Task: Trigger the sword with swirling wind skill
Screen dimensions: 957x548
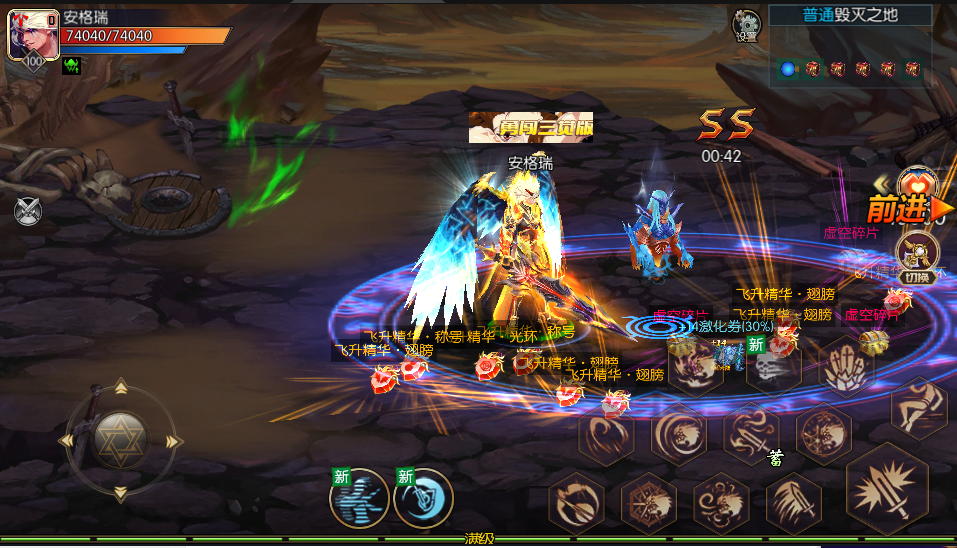Action: pyautogui.click(x=752, y=435)
